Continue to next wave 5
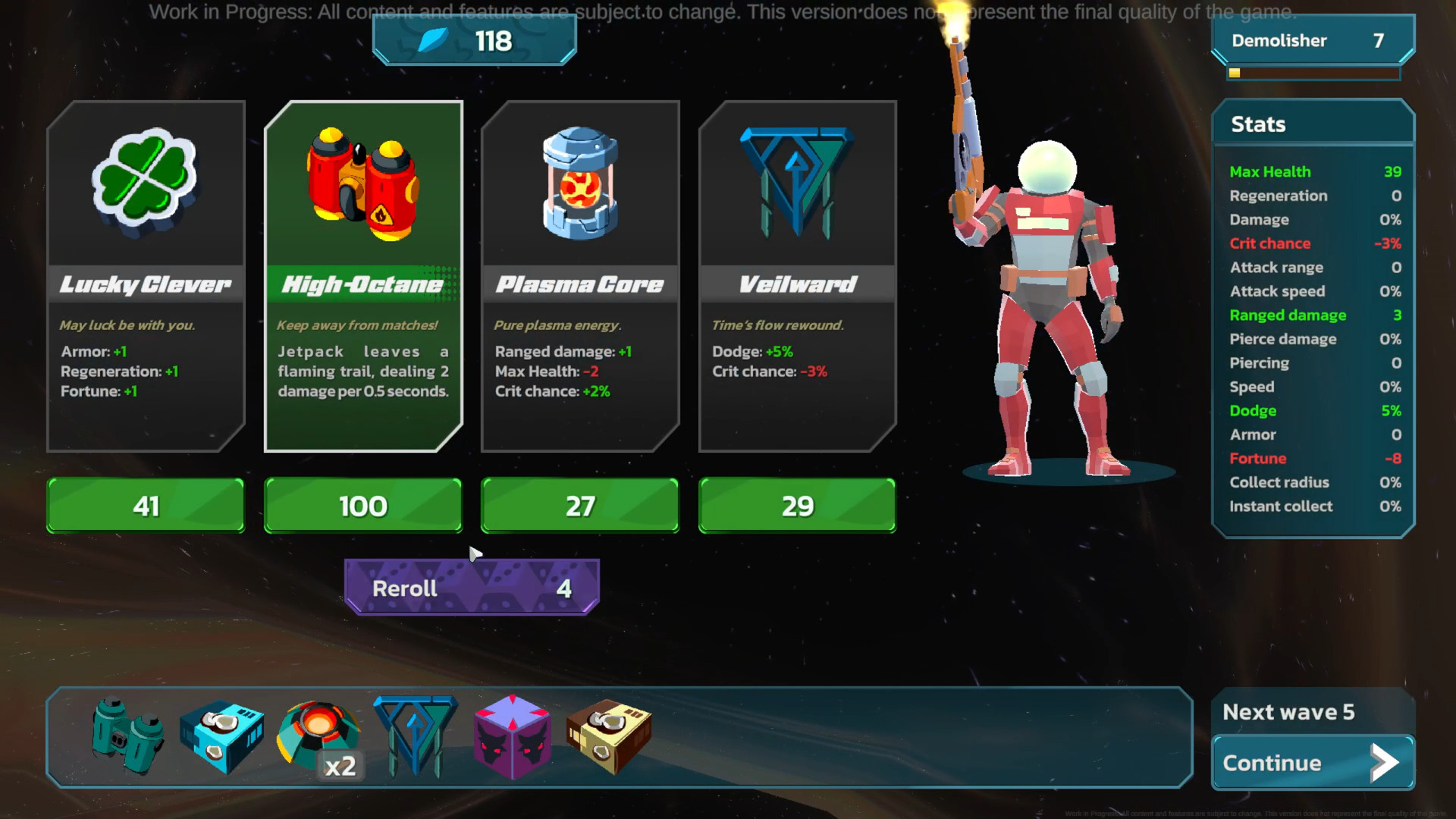This screenshot has width=1456, height=819. point(1313,763)
